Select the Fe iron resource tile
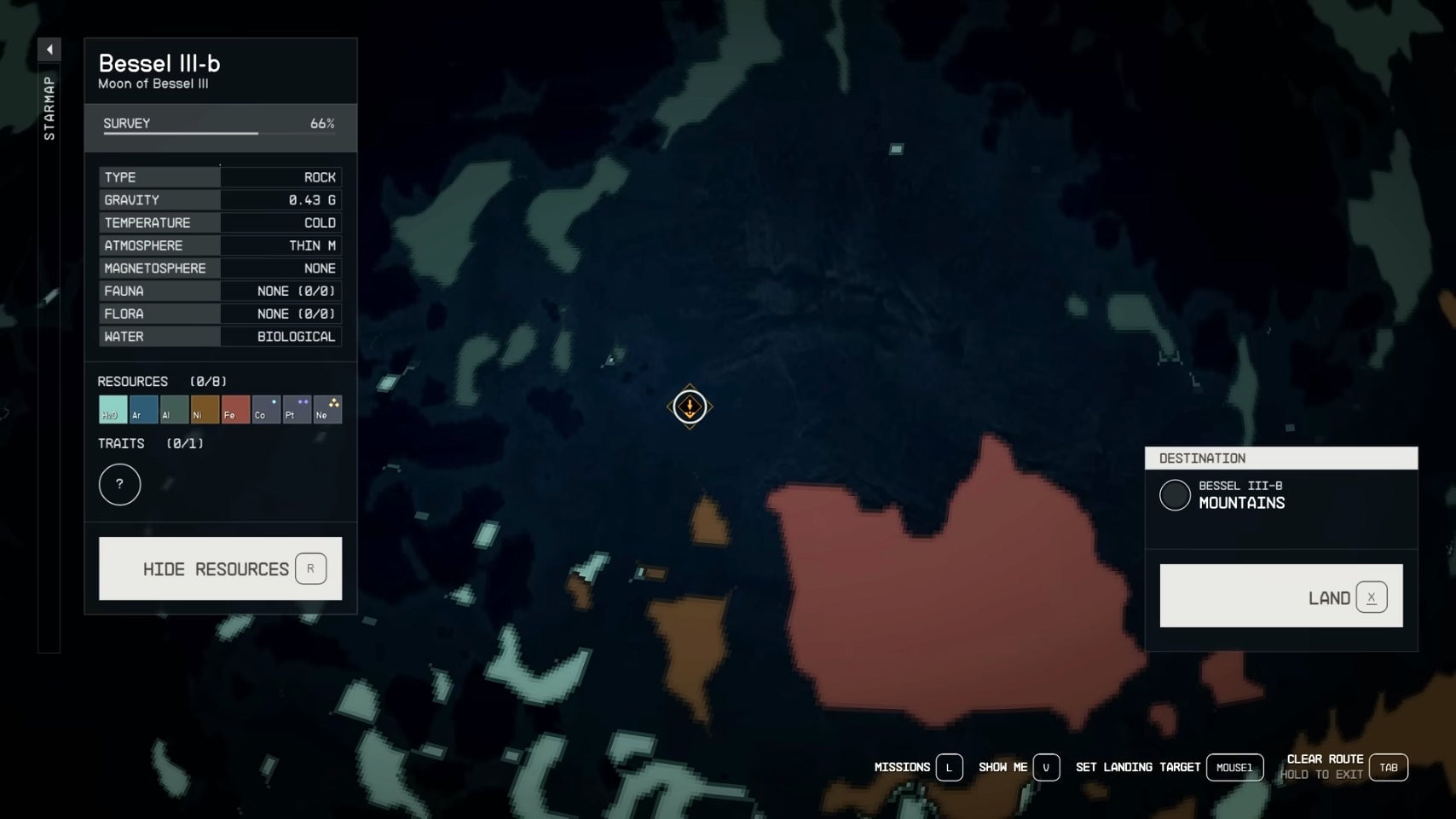This screenshot has height=819, width=1456. 235,410
